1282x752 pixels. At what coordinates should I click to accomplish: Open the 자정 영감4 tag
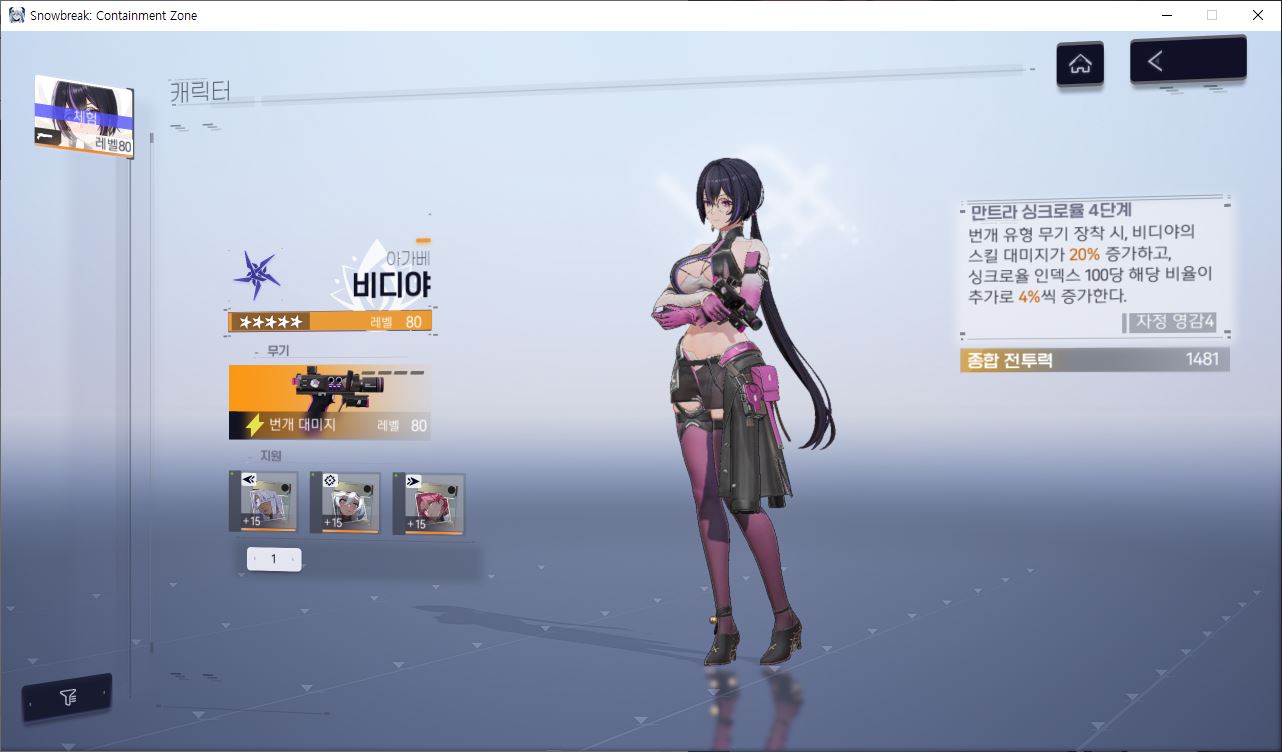(x=1174, y=322)
